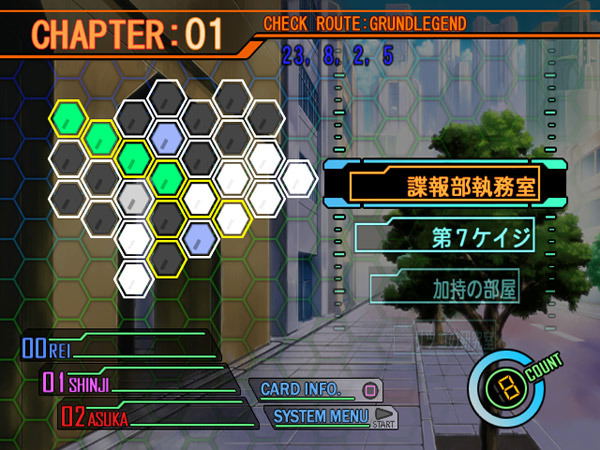Pick the 加持の部屋 entry
The image size is (600, 450).
pyautogui.click(x=460, y=290)
